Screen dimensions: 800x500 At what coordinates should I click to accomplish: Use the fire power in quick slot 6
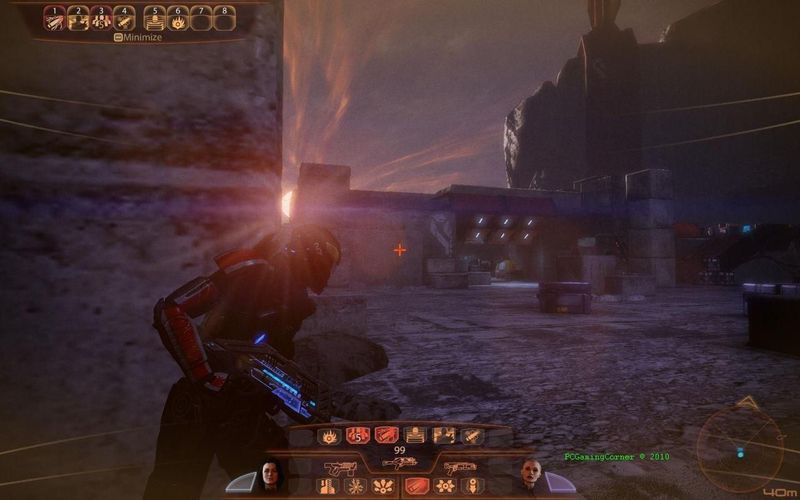click(x=178, y=20)
